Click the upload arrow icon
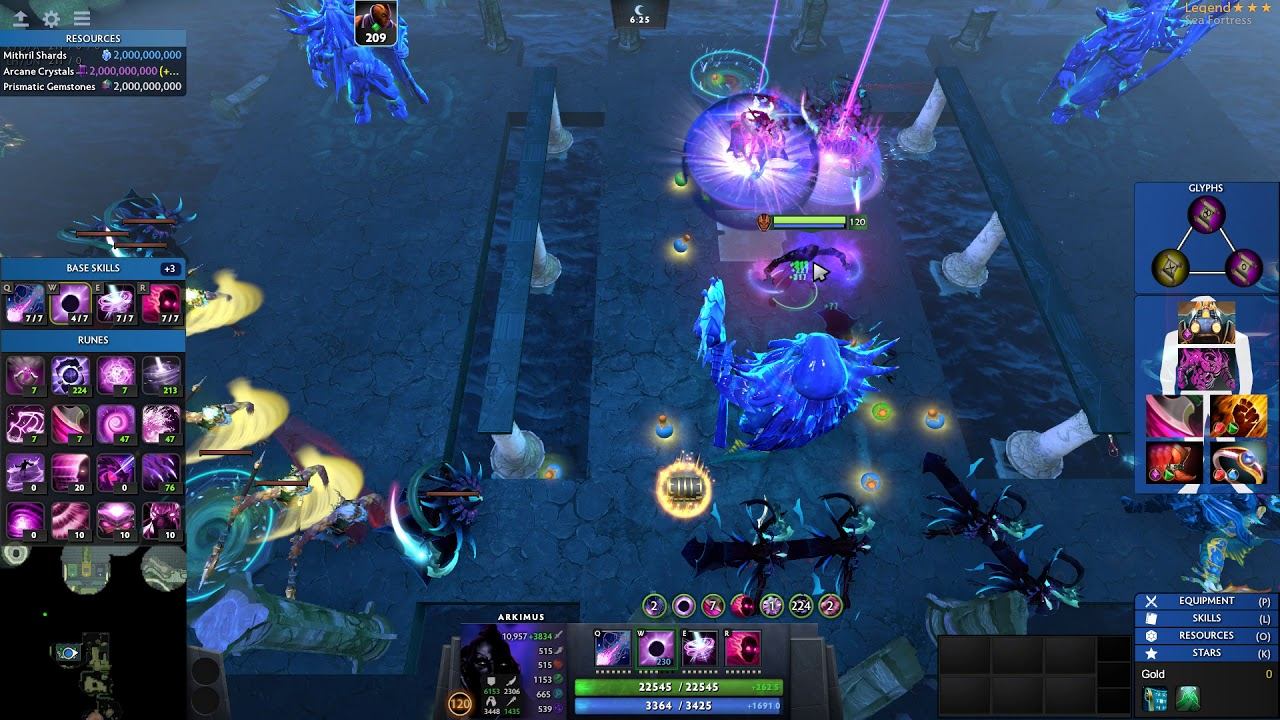The width and height of the screenshot is (1280, 720). [21, 18]
